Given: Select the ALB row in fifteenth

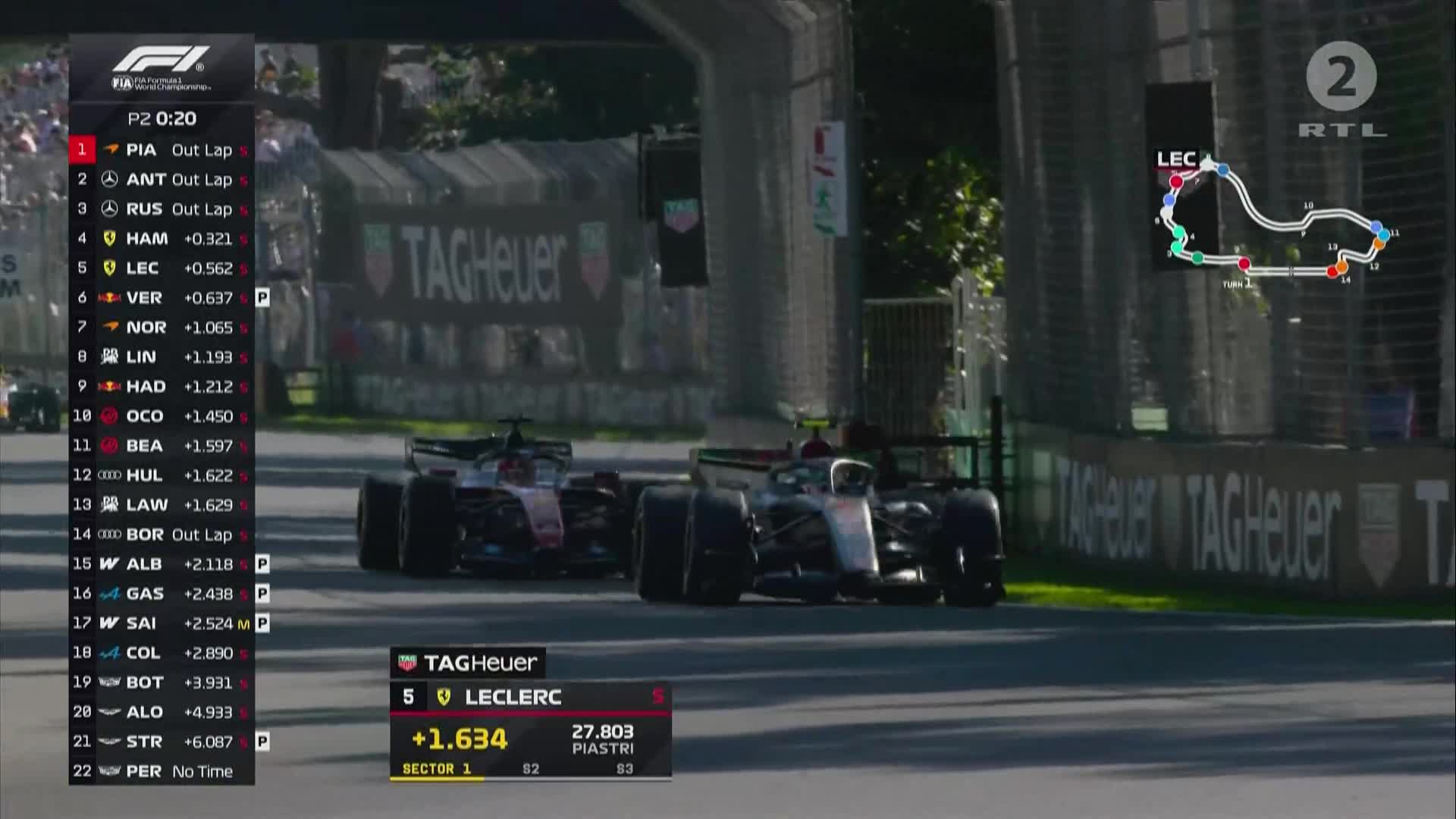Looking at the screenshot, I should click(x=162, y=564).
